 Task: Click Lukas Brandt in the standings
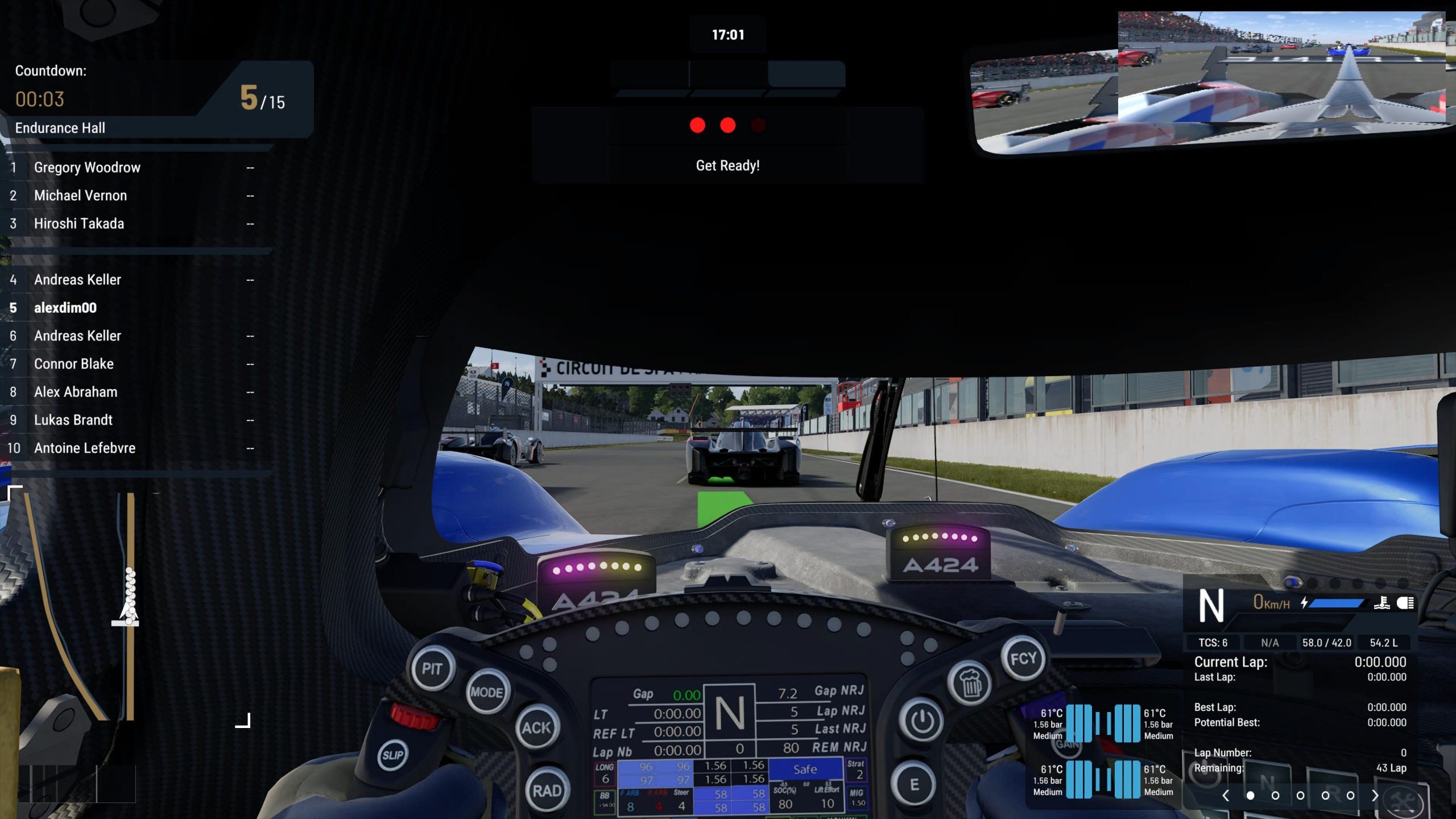tap(73, 420)
